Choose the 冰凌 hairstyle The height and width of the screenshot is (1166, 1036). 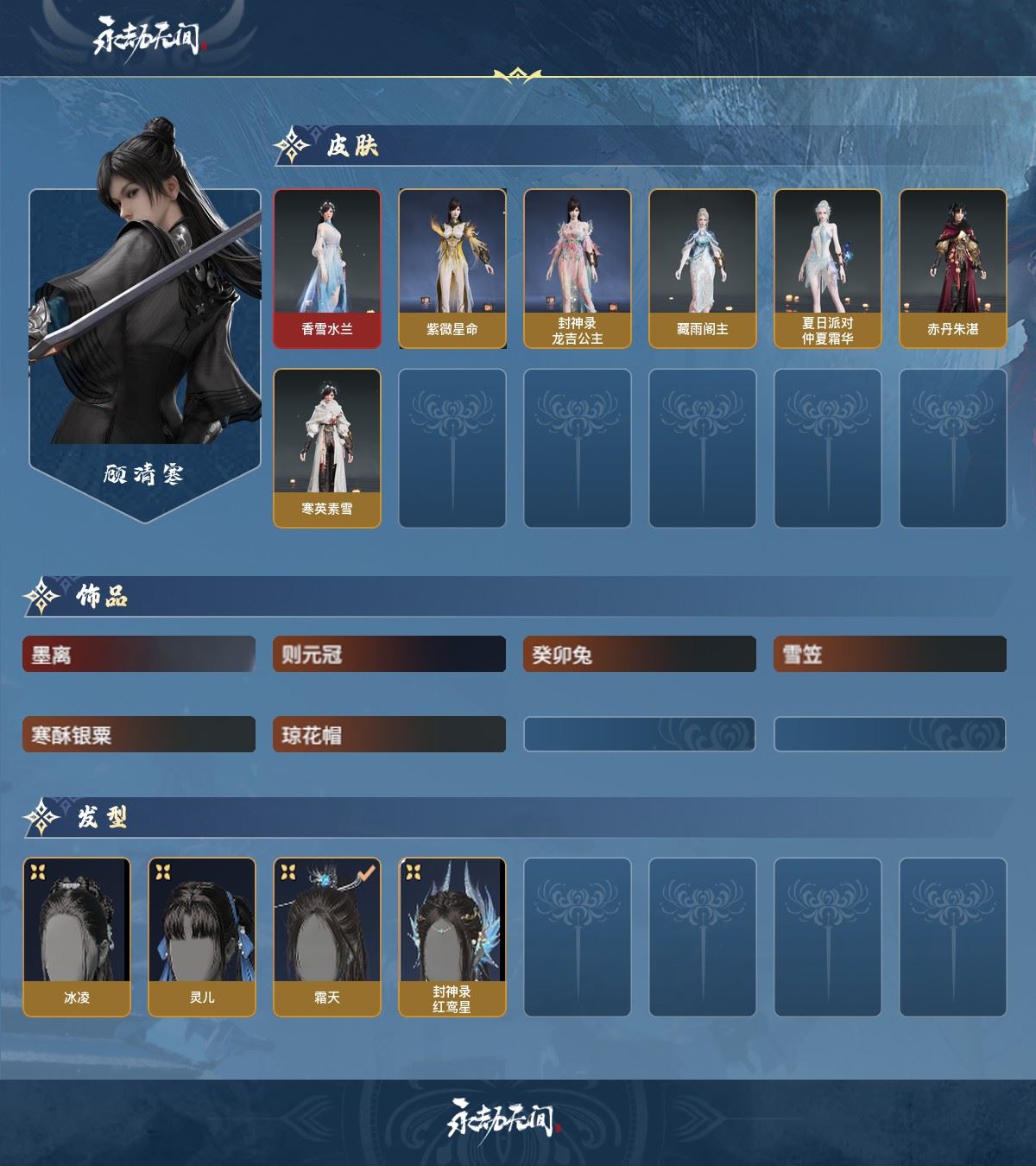click(77, 937)
